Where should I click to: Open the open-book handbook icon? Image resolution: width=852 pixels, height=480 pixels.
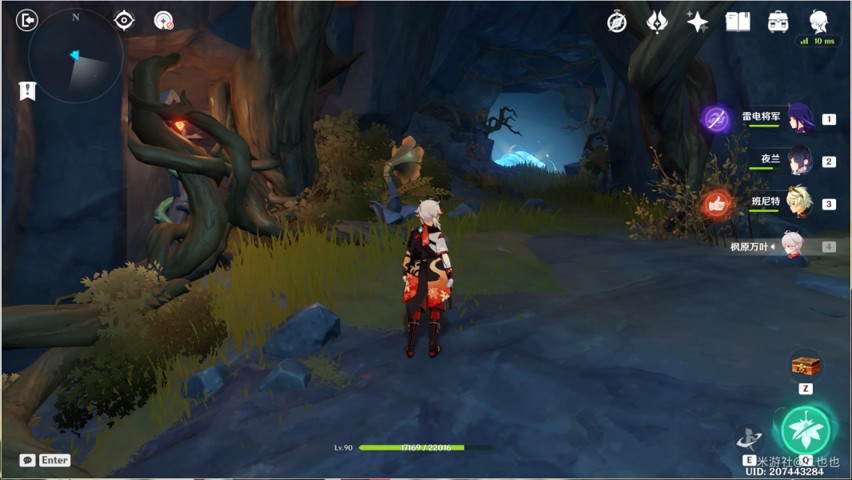tap(738, 21)
